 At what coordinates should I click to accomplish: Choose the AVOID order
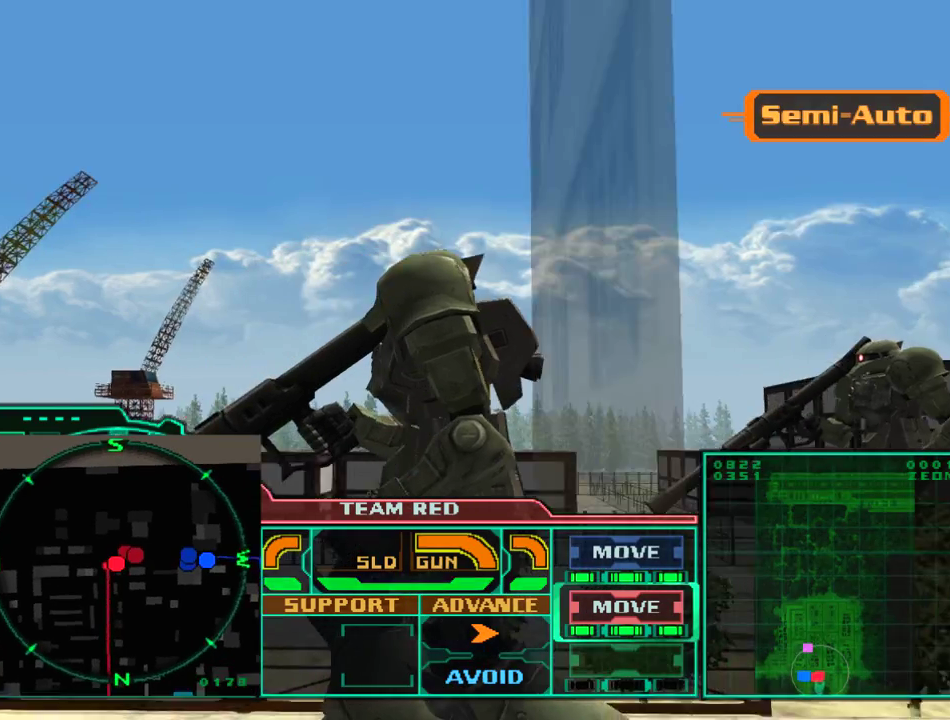(x=484, y=677)
